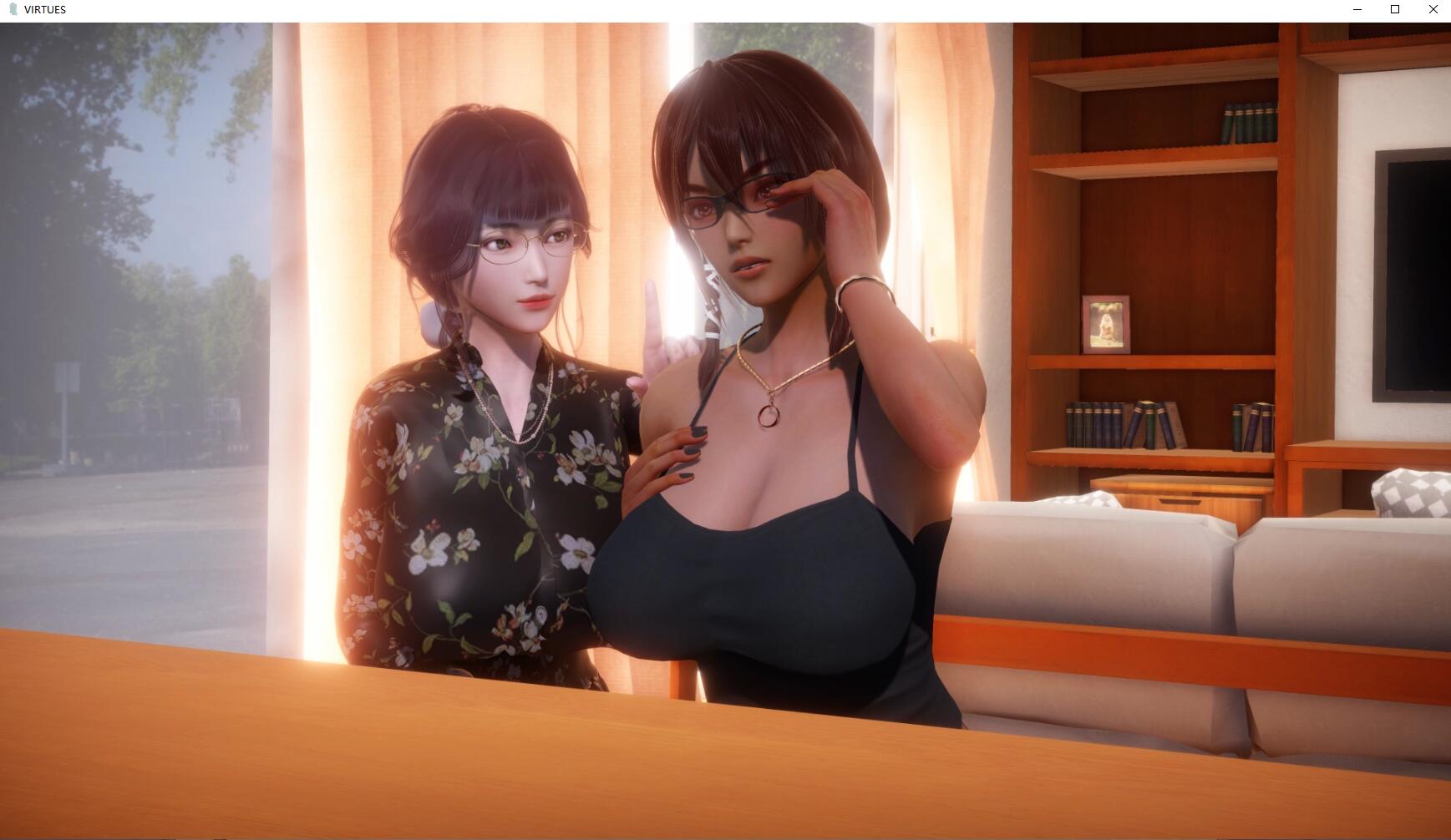Click the VIRTUES application icon in the title bar
The height and width of the screenshot is (840, 1451).
click(x=14, y=9)
